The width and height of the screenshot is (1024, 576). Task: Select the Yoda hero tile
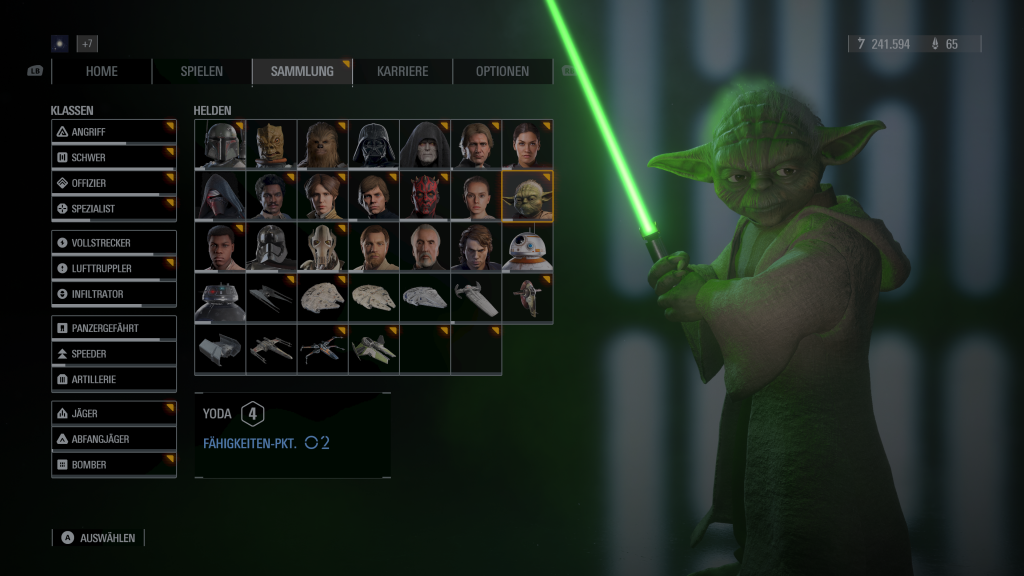click(x=527, y=196)
